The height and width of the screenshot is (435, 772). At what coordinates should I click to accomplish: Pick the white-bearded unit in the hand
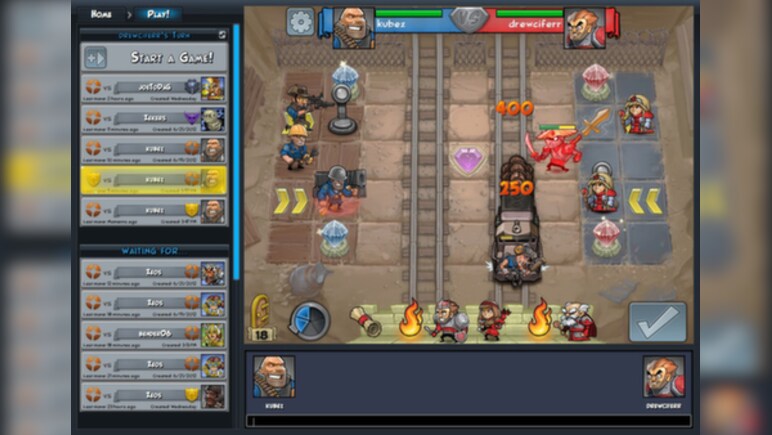pos(576,321)
